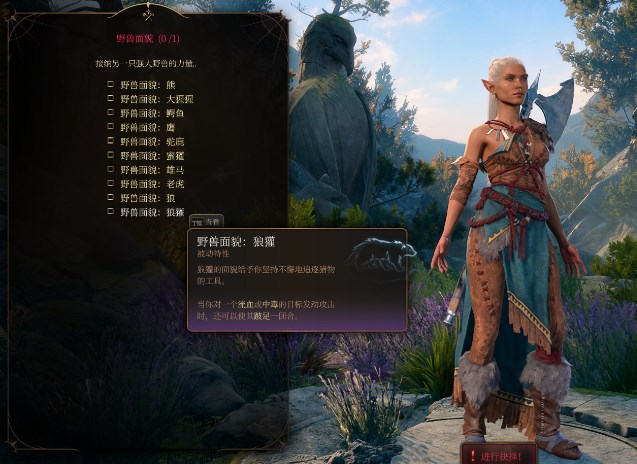Viewport: 637px width, 464px height.
Task: Tick the 野兽面貌：鳄鱼 option
Action: 111,113
